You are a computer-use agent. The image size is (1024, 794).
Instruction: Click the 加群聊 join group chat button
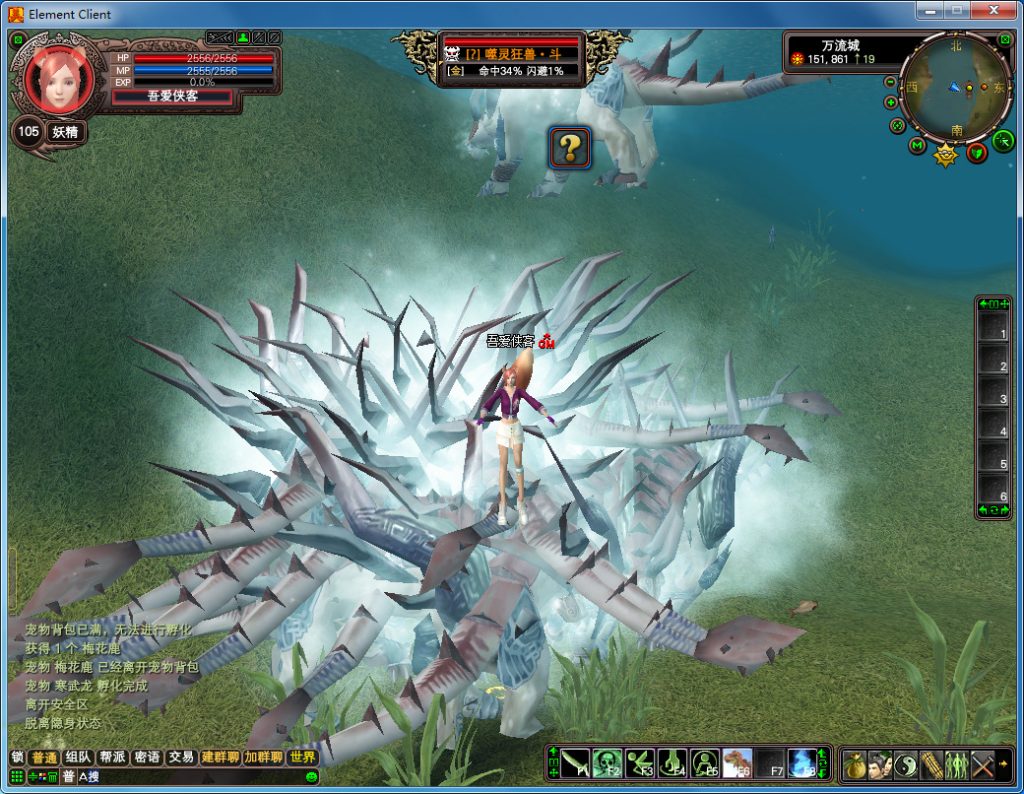tap(263, 757)
